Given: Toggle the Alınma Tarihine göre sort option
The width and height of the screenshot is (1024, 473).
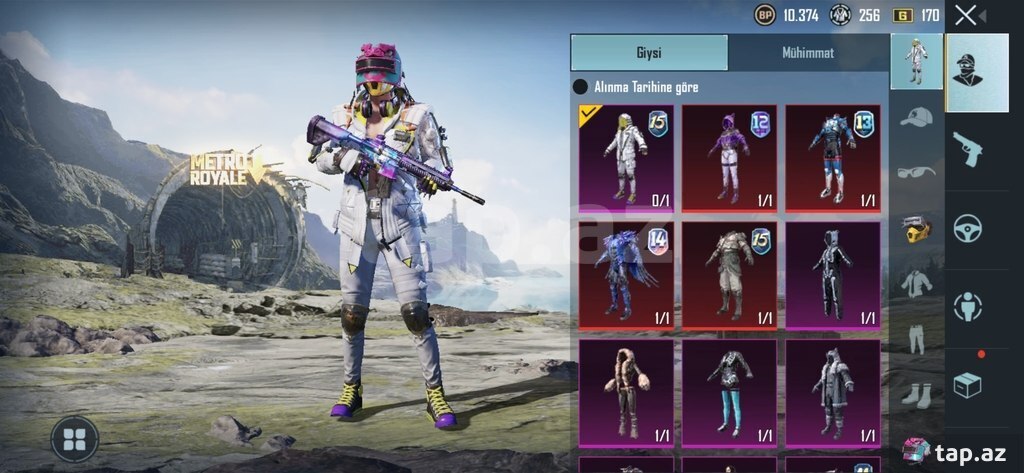Looking at the screenshot, I should click(x=580, y=88).
